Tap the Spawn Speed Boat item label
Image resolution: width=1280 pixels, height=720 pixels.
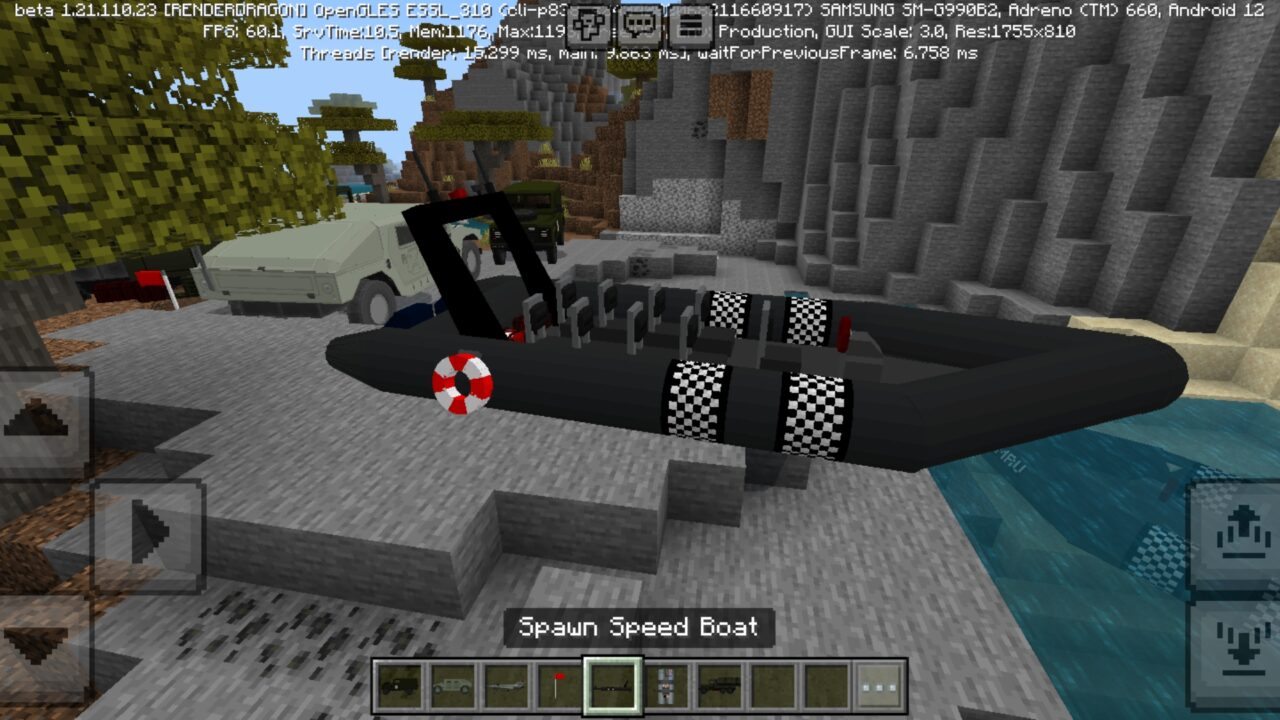click(639, 629)
